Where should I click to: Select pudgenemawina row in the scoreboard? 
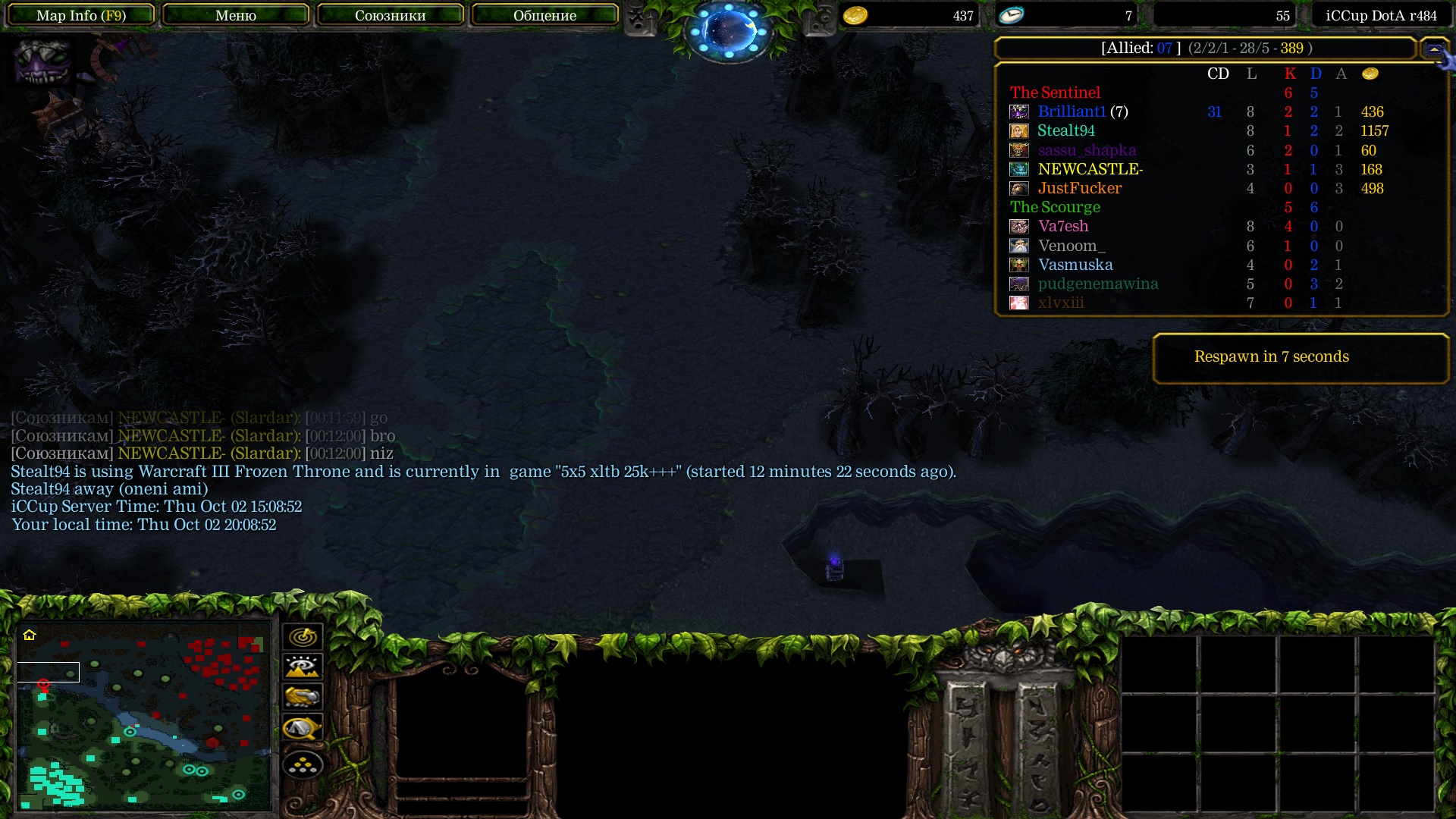point(1097,284)
